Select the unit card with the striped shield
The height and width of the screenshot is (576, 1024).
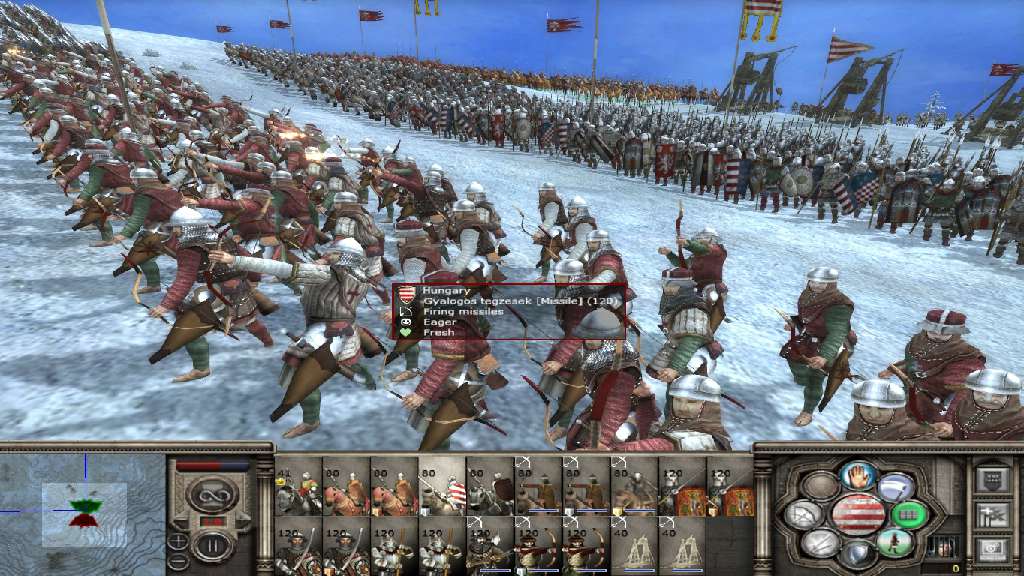tap(443, 487)
